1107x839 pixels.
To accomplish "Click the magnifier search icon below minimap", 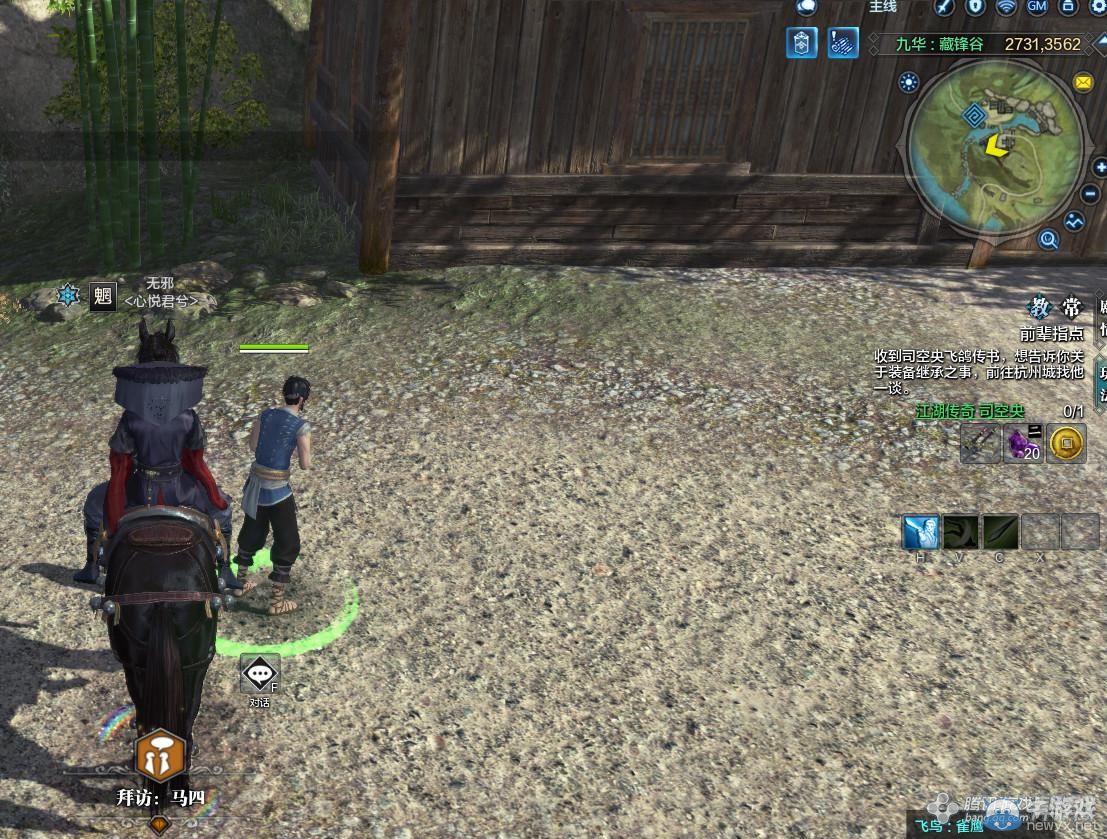I will point(1048,239).
